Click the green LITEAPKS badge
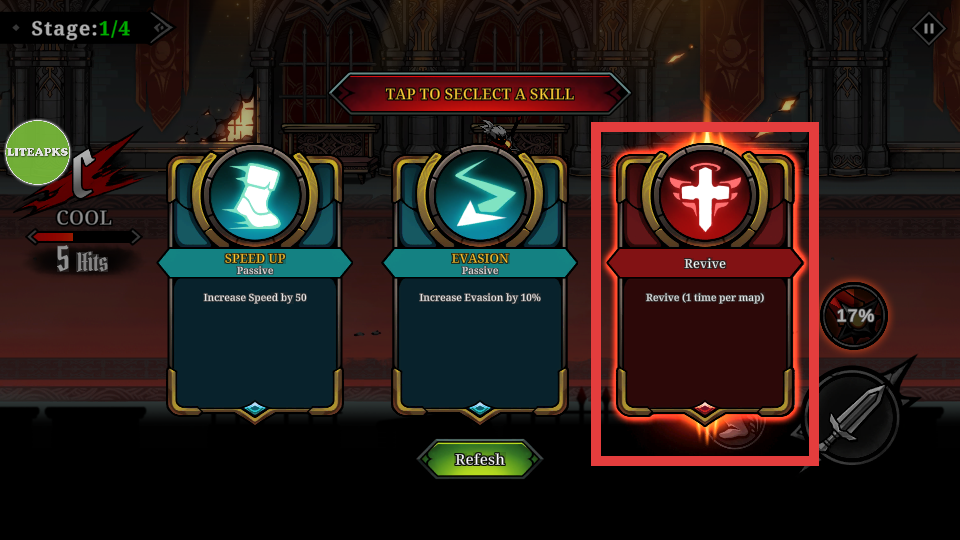 (x=38, y=152)
